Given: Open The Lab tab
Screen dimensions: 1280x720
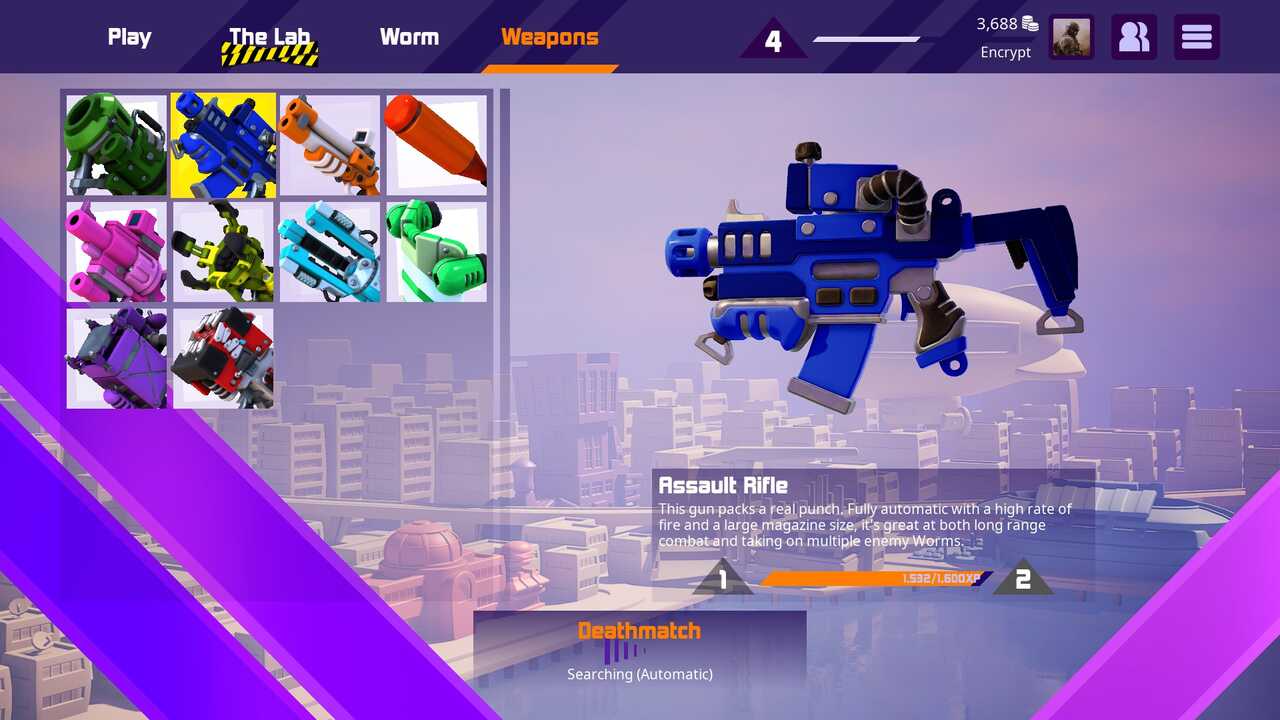Looking at the screenshot, I should [x=270, y=39].
